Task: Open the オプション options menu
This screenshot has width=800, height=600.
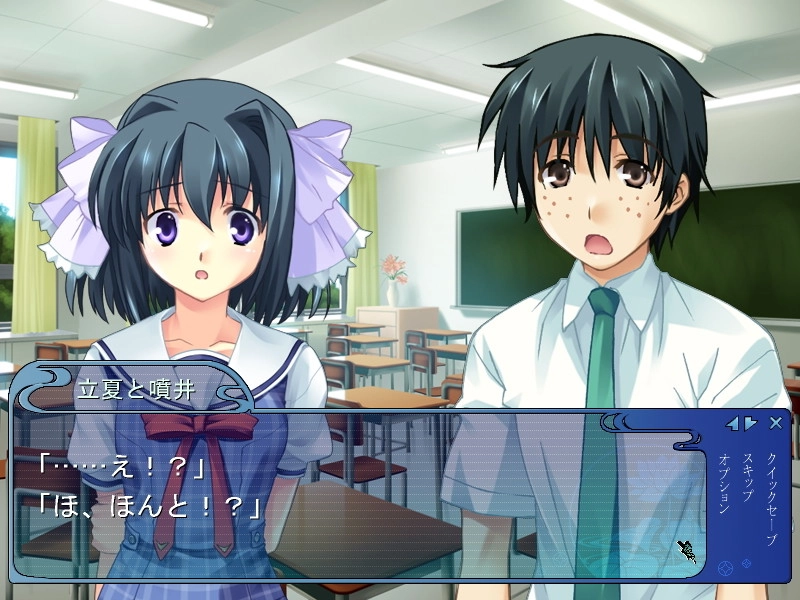Action: [724, 485]
